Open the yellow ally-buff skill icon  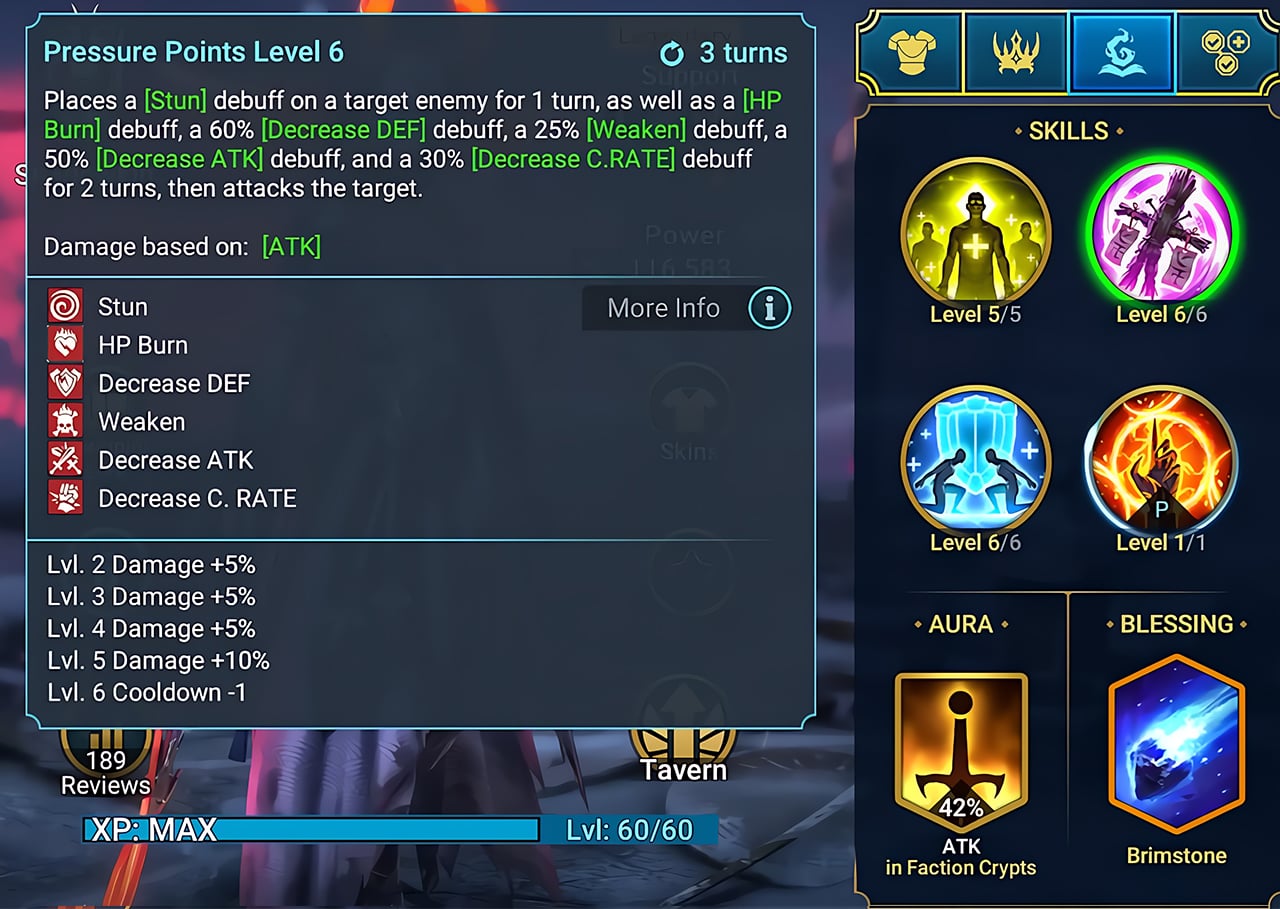[975, 232]
